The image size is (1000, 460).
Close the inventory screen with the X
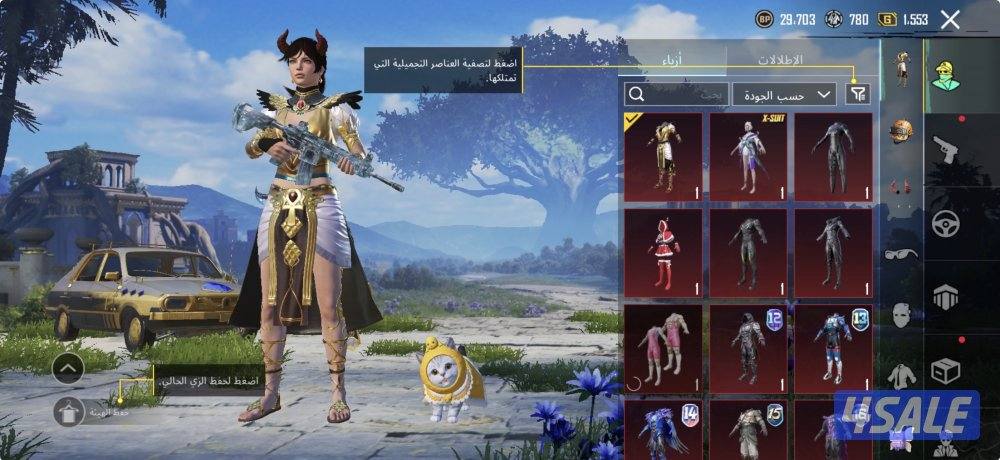950,19
